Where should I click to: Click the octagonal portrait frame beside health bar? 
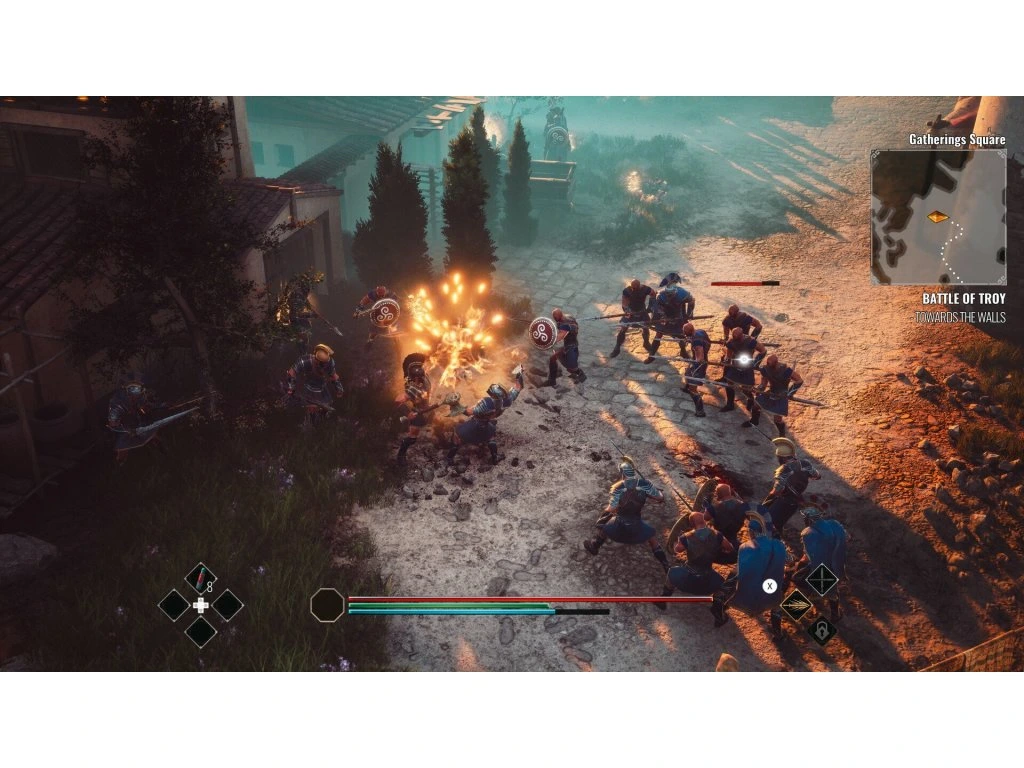coord(327,605)
